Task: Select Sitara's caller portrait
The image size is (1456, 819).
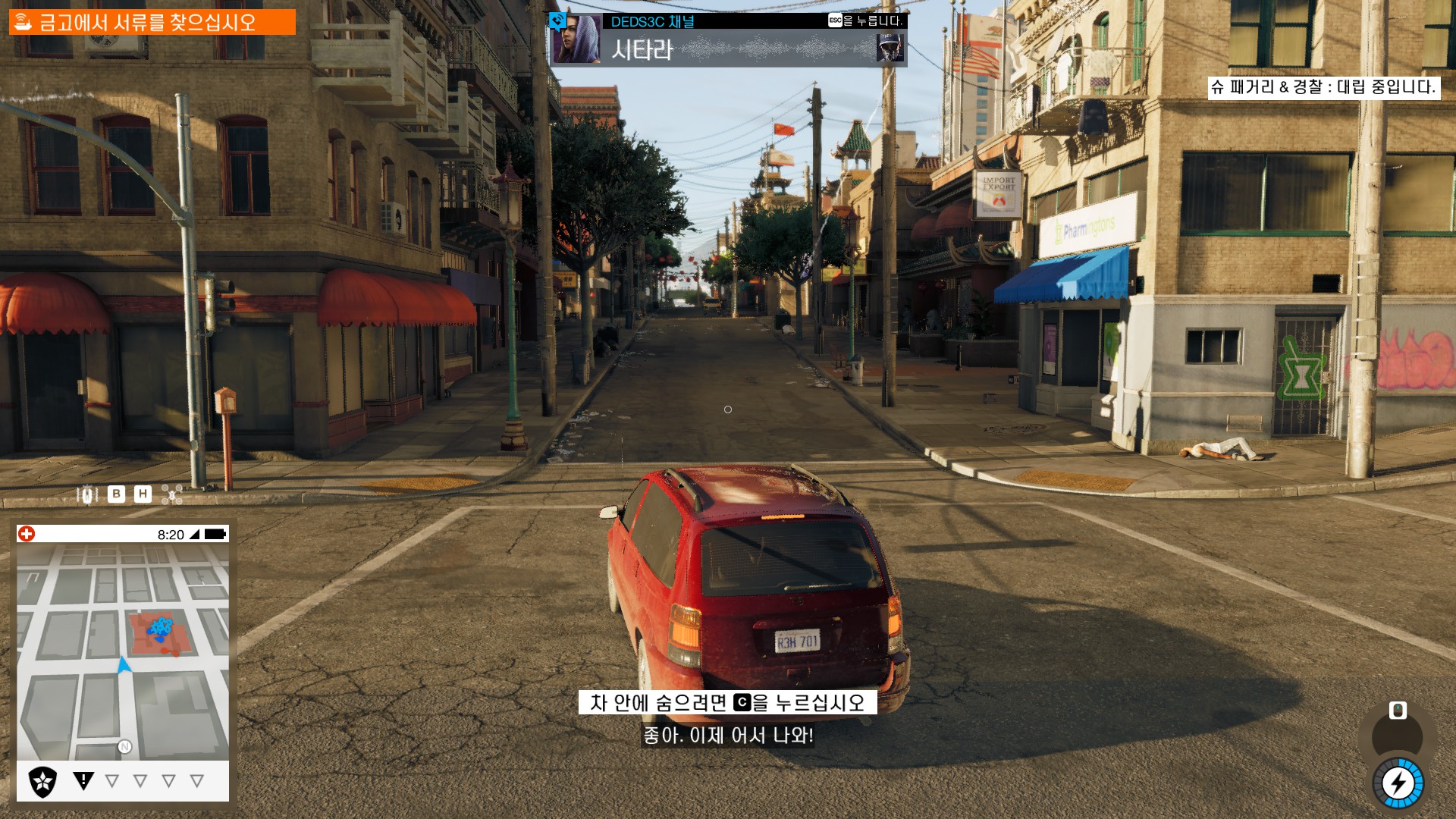Action: point(576,39)
